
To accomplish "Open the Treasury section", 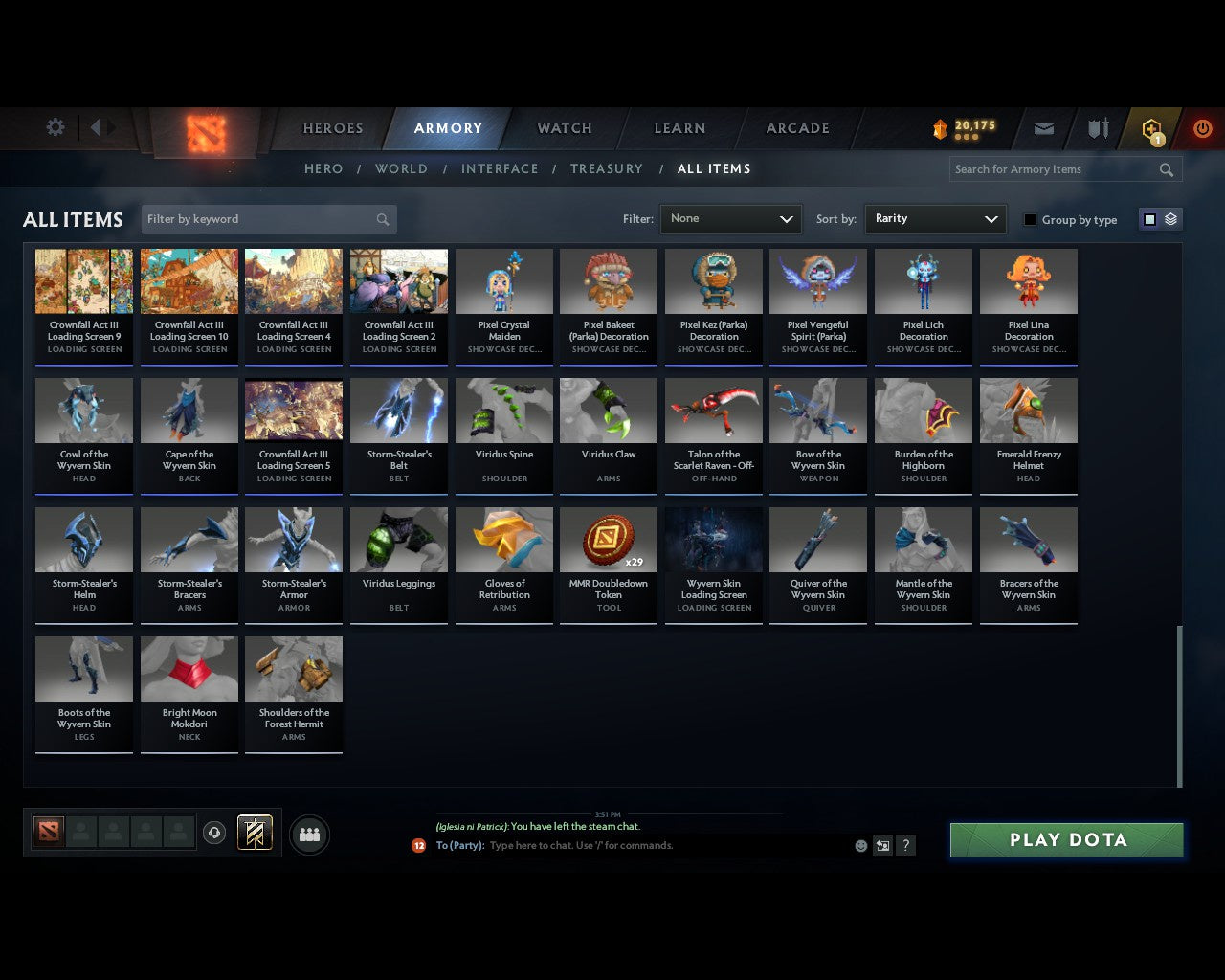I will pyautogui.click(x=606, y=168).
